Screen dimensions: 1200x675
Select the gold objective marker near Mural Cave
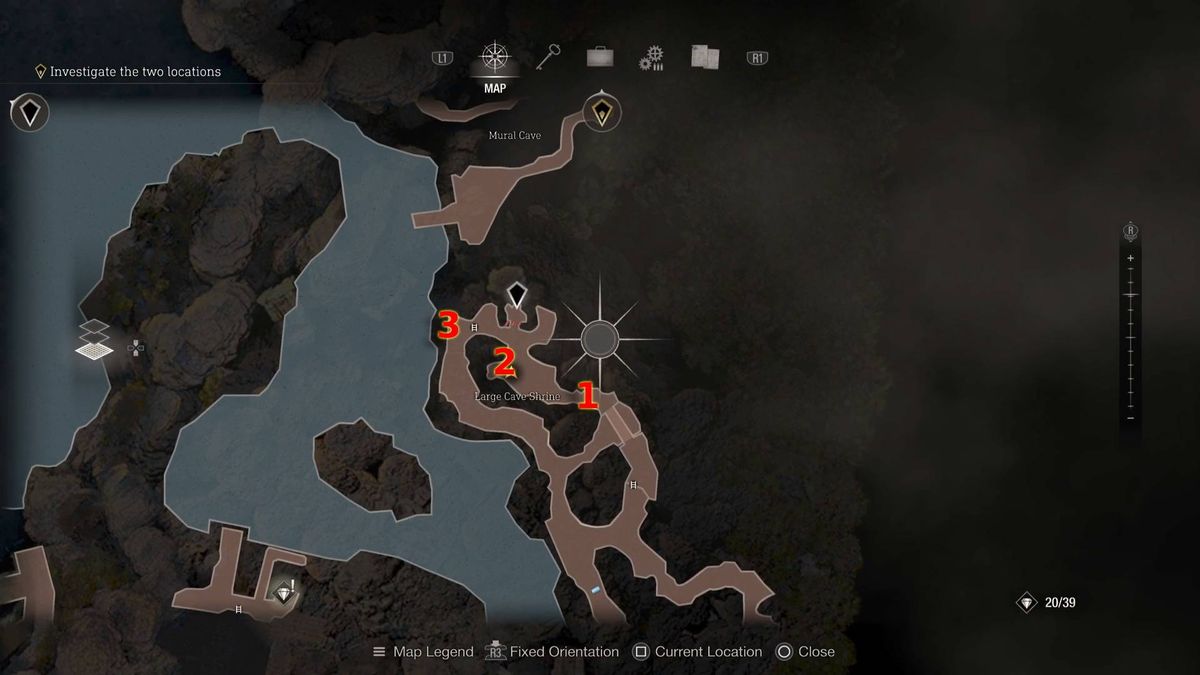coord(601,112)
